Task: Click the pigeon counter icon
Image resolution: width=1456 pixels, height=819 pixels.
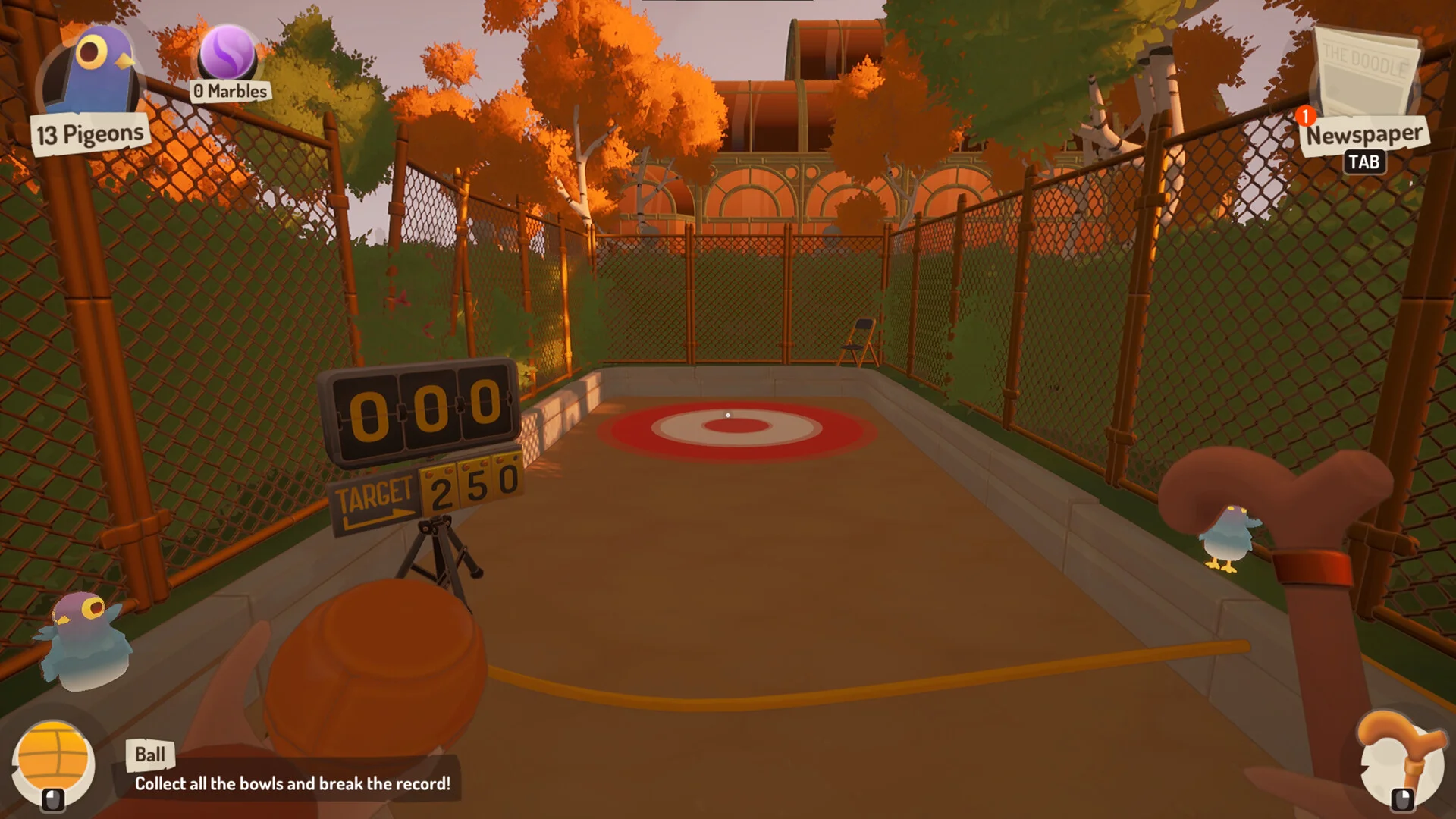Action: click(92, 73)
